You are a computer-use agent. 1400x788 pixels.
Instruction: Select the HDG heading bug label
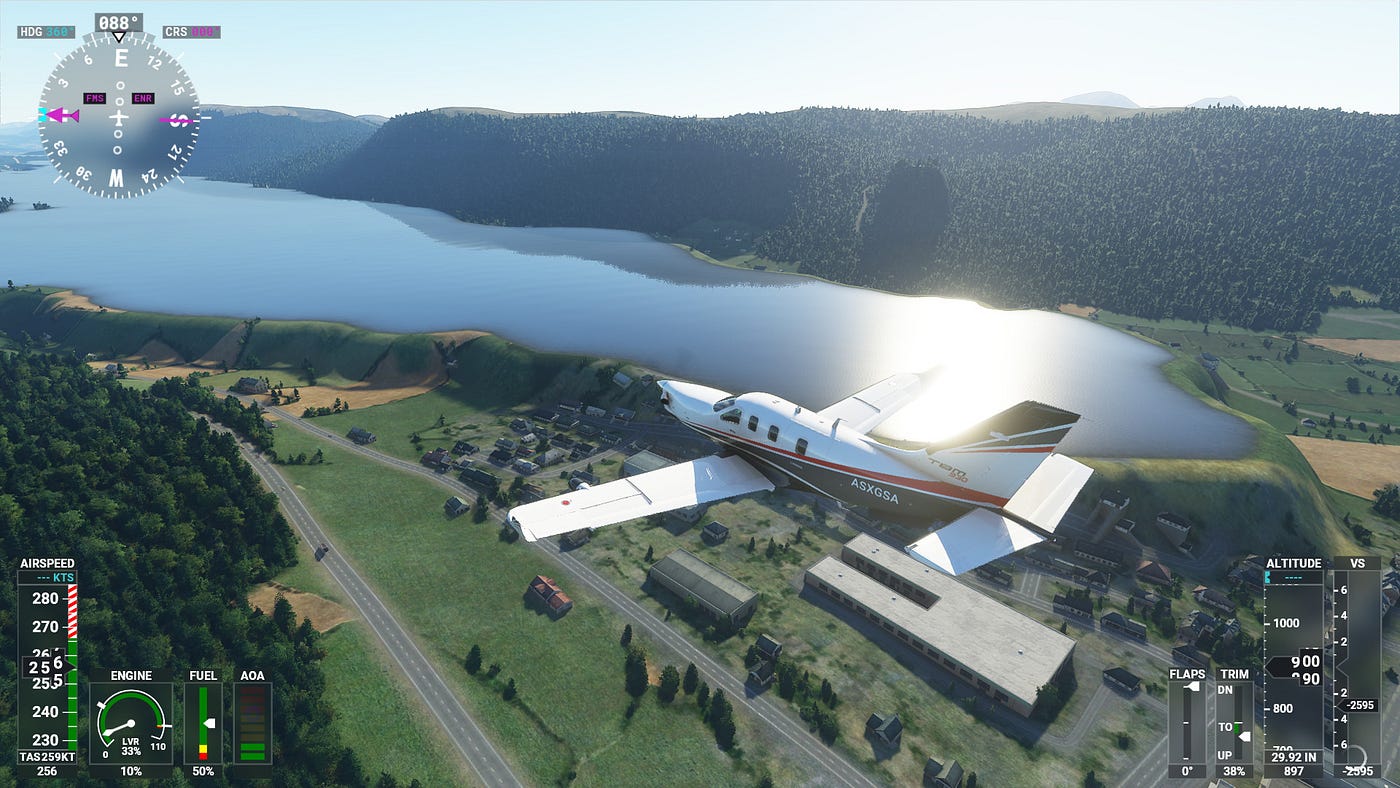46,32
